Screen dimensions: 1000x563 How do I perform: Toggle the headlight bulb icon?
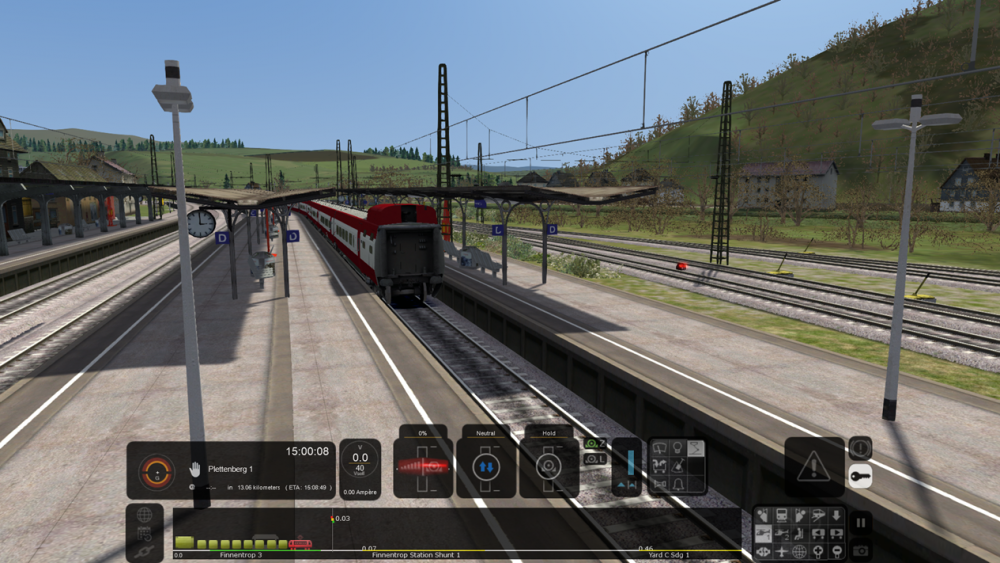click(677, 448)
